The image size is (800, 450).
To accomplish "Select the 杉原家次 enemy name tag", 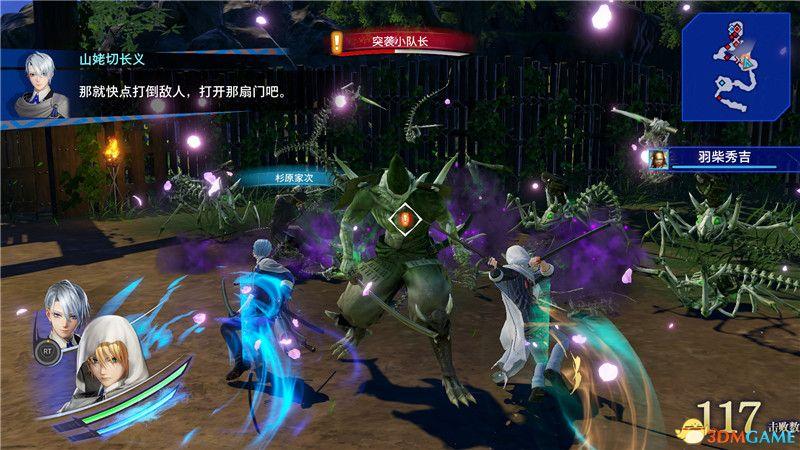I will coord(294,178).
